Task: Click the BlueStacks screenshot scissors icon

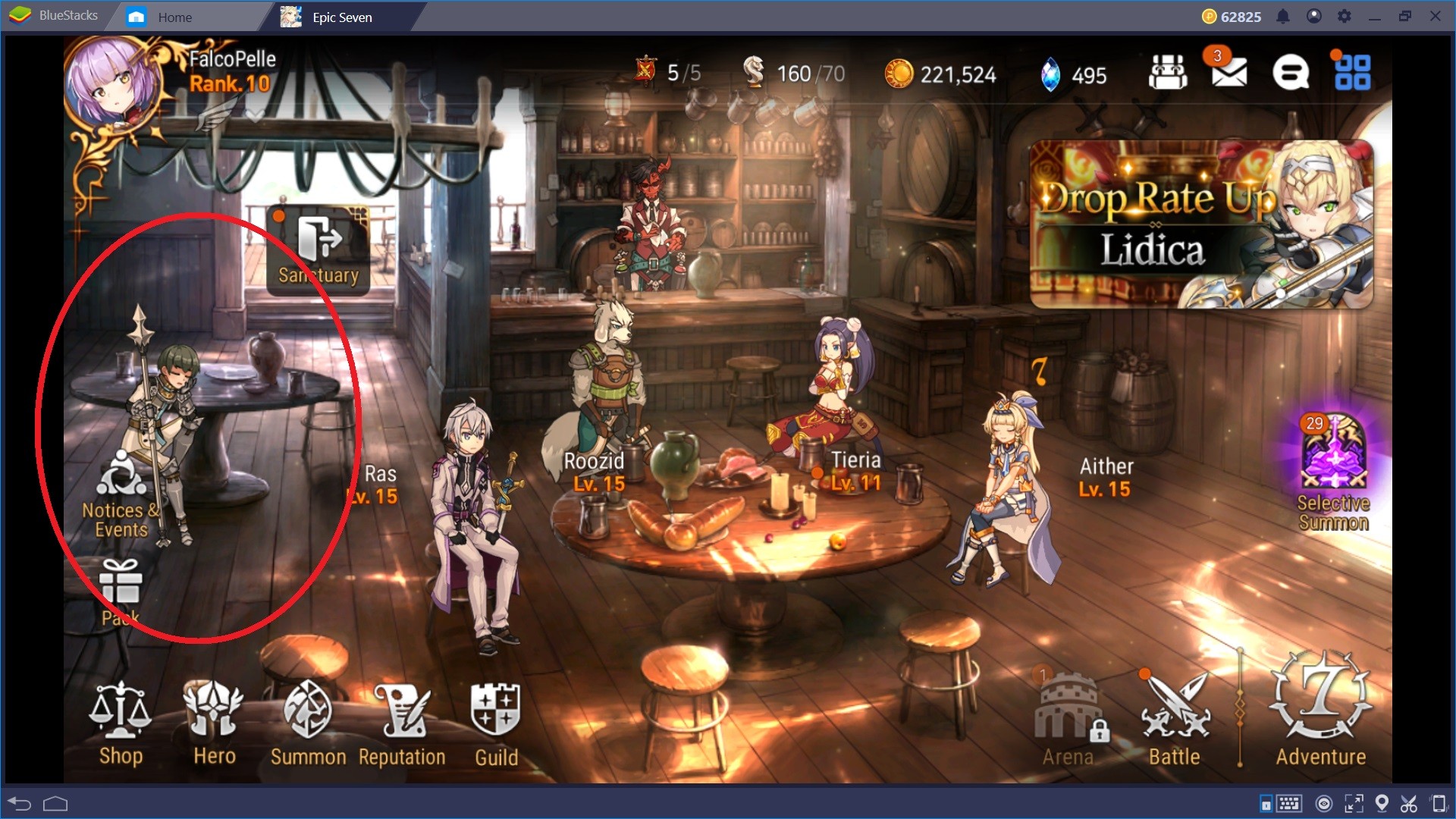Action: (1410, 802)
